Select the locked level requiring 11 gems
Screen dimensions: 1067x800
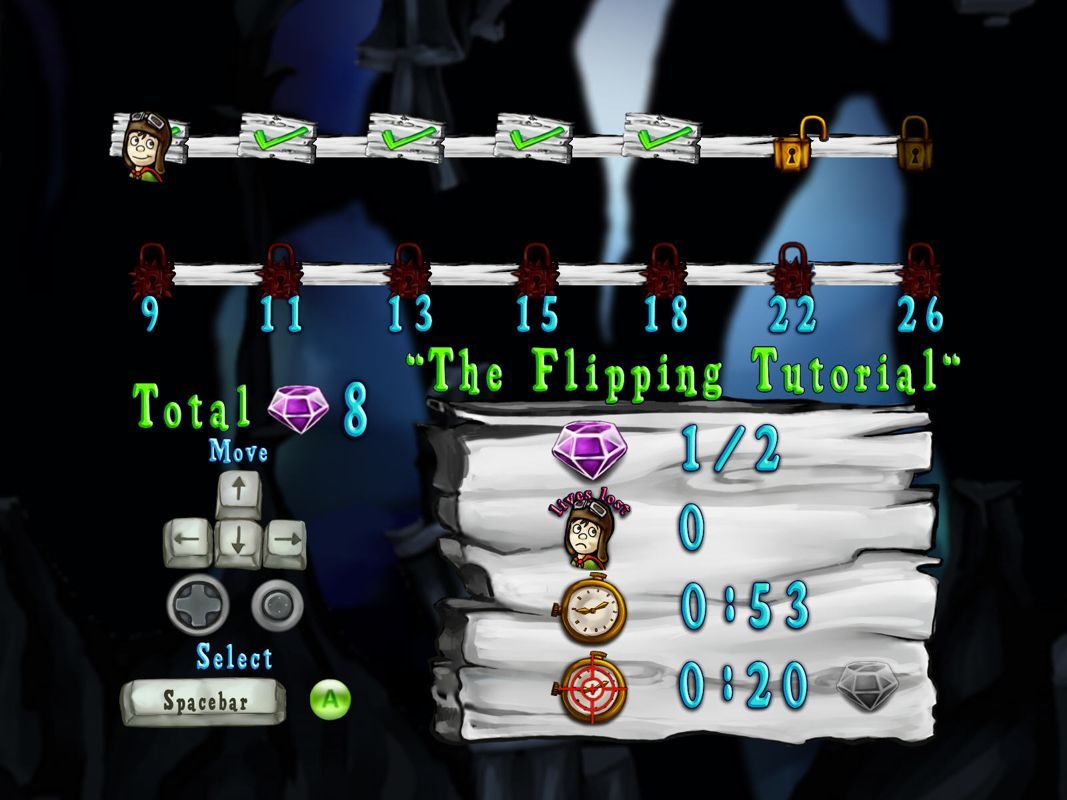[x=279, y=272]
